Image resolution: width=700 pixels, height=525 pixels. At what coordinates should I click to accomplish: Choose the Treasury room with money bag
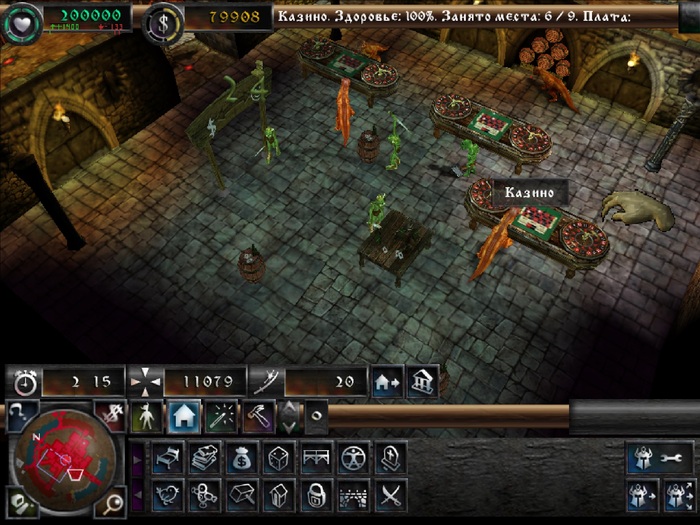pos(241,458)
